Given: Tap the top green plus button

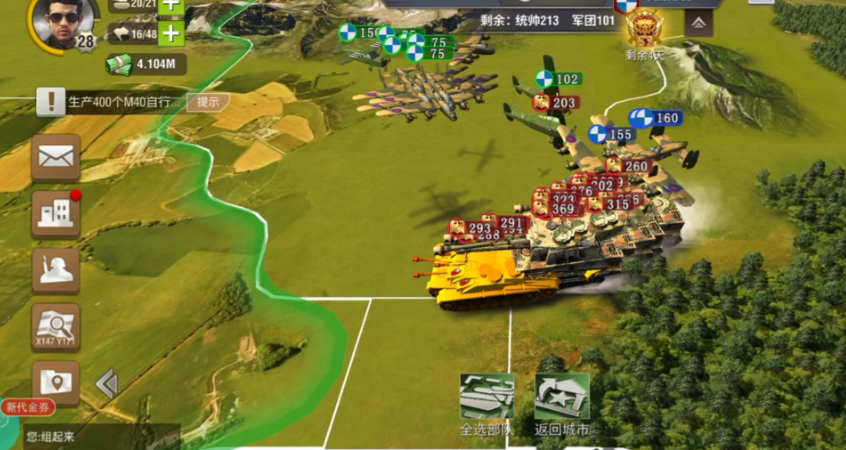Looking at the screenshot, I should point(171,5).
